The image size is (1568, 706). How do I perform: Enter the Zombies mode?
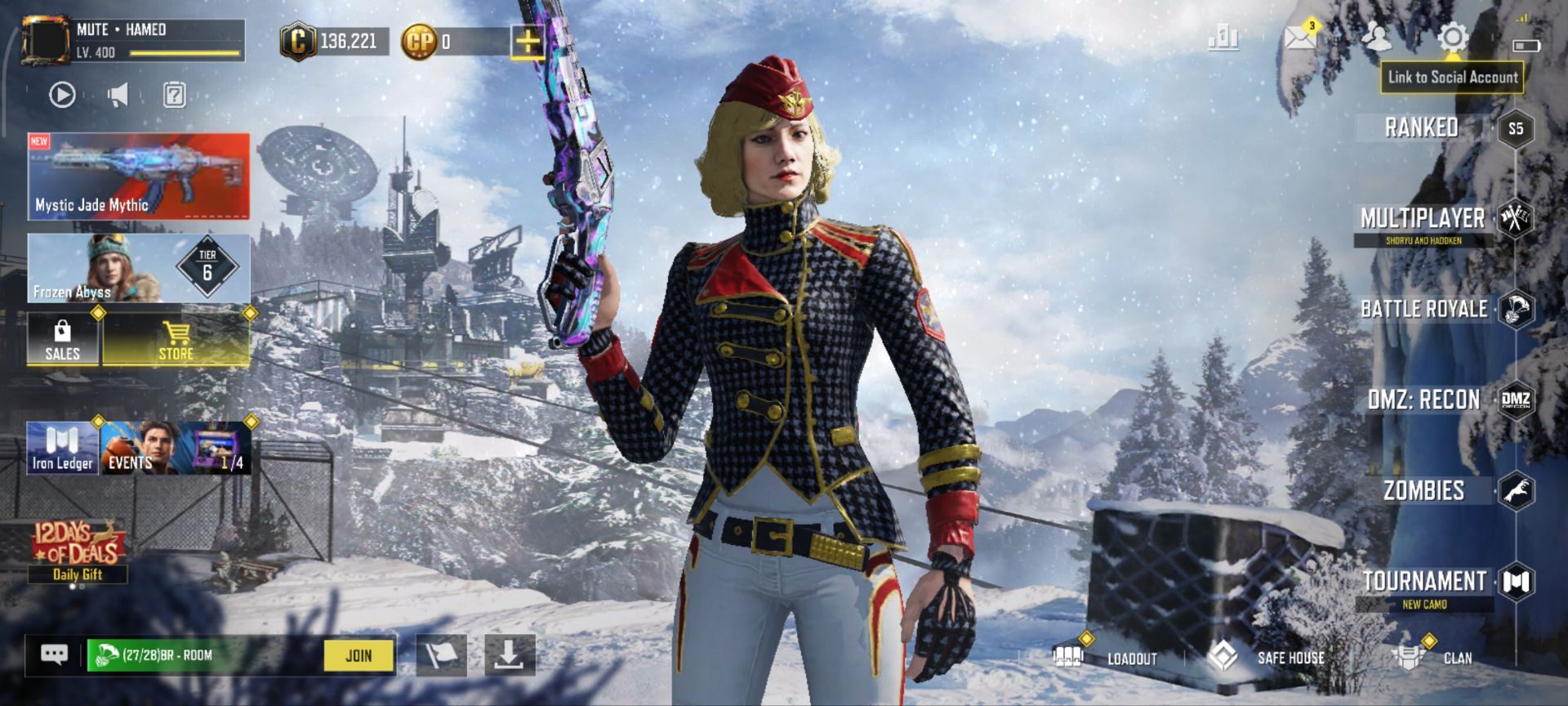click(x=1423, y=490)
